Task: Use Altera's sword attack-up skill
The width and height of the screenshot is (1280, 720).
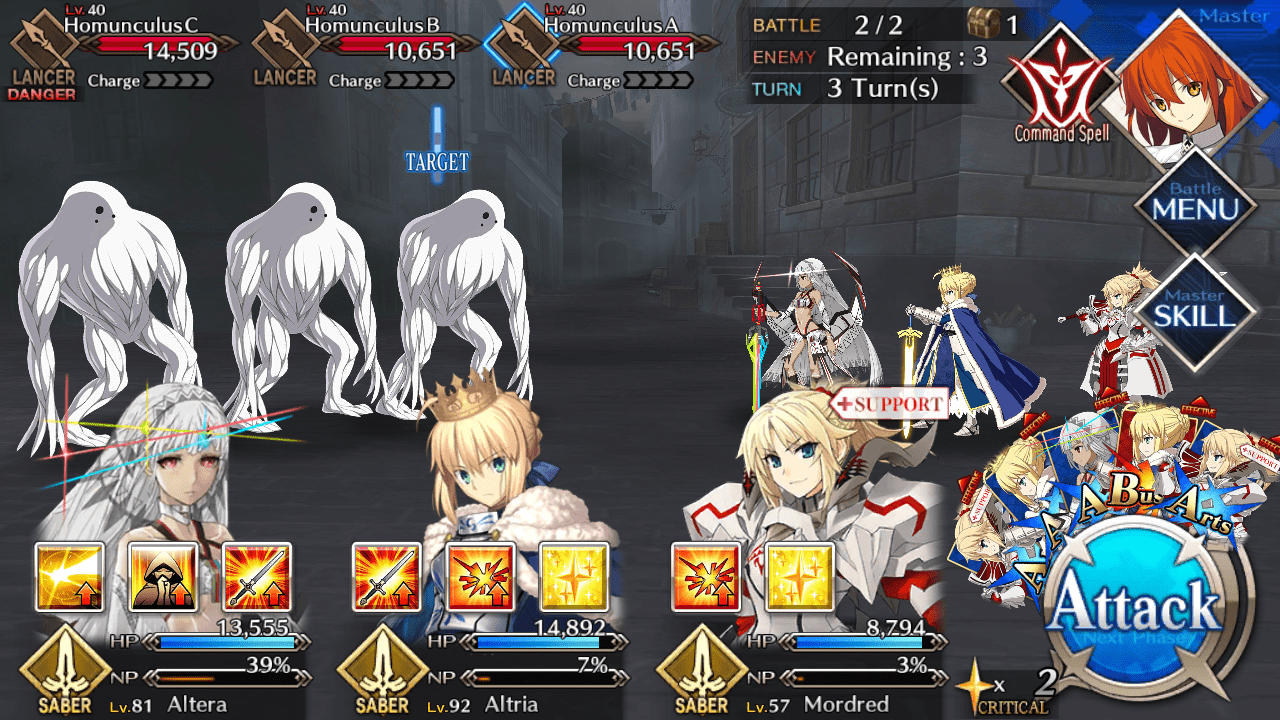Action: coord(257,577)
